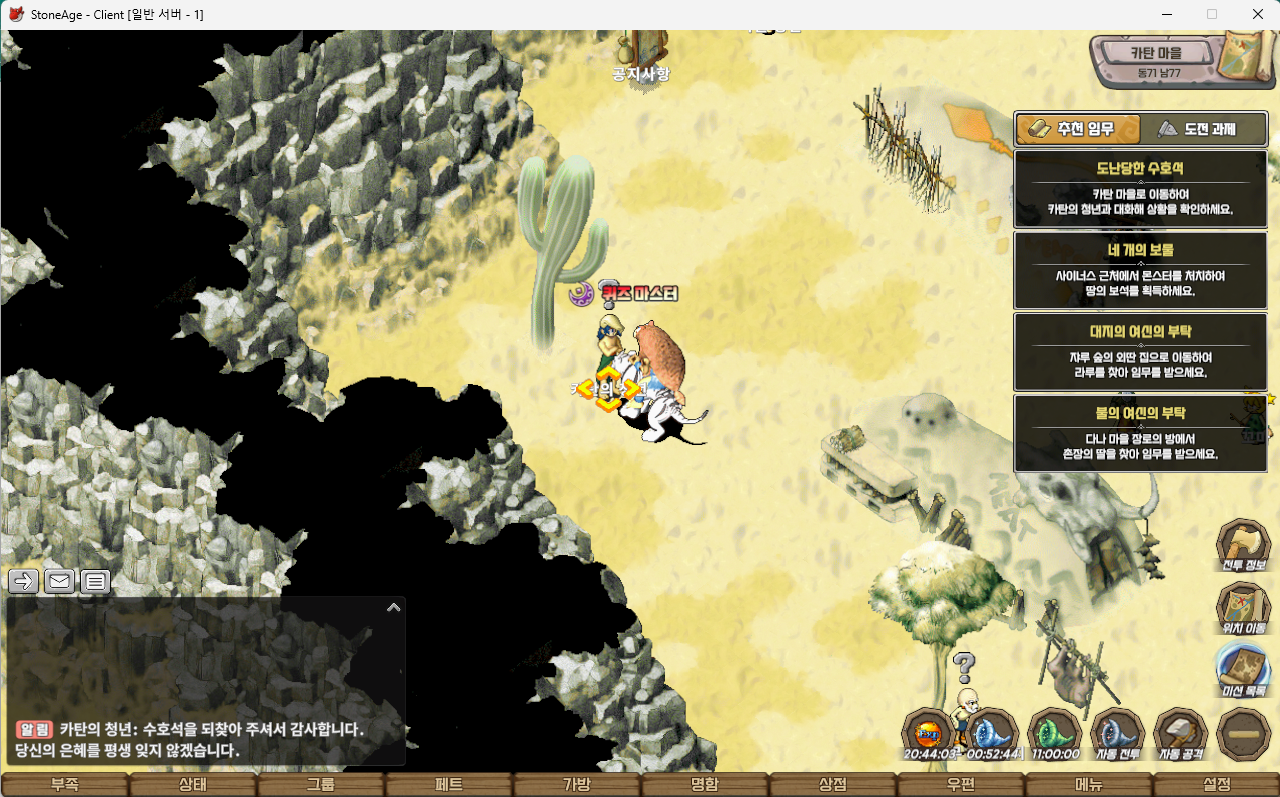Open the 상점 (shop) menu
The width and height of the screenshot is (1280, 797).
click(x=833, y=785)
